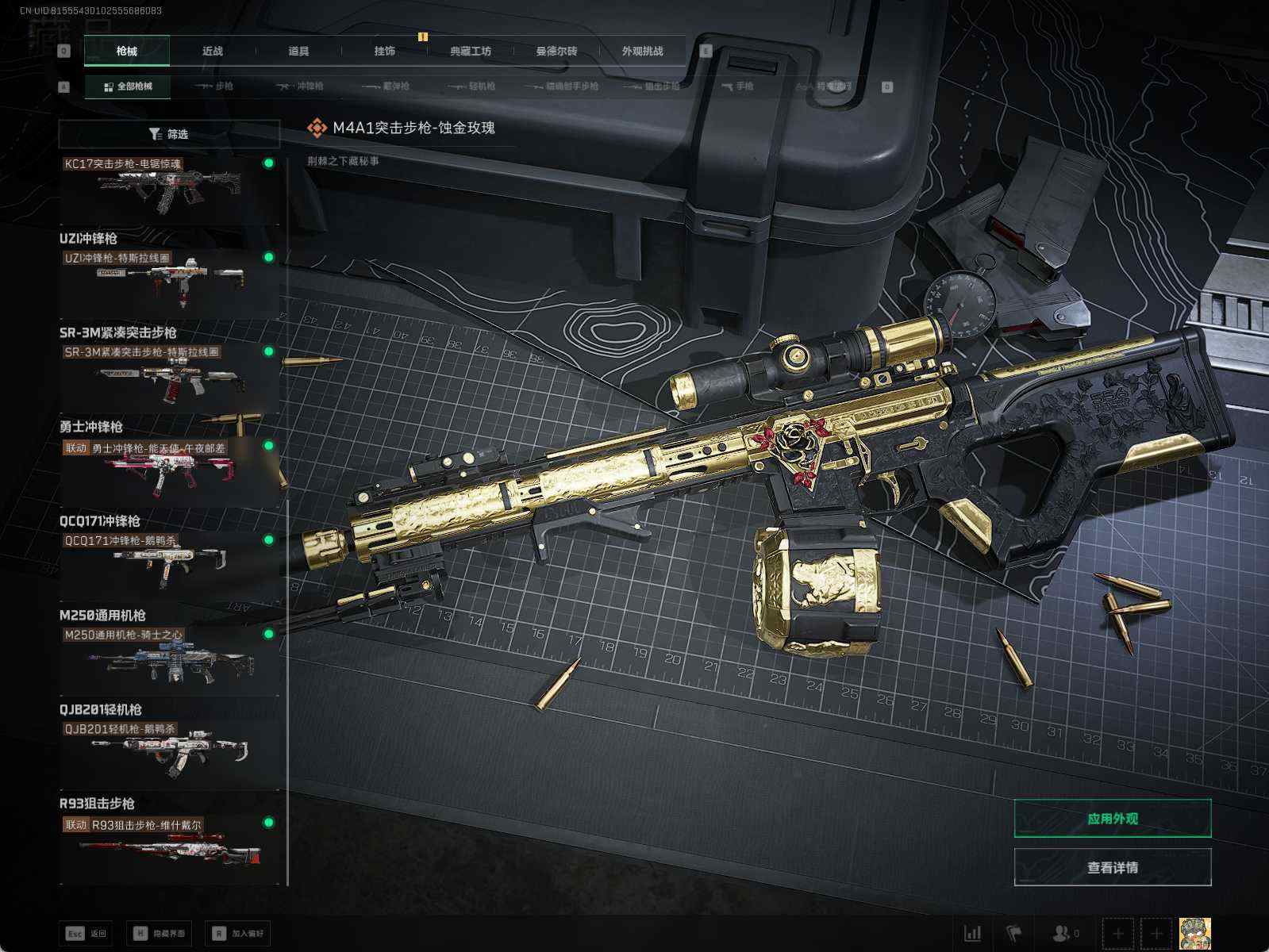1269x952 pixels.
Task: Switch to the 道具 items tab
Action: pyautogui.click(x=298, y=51)
